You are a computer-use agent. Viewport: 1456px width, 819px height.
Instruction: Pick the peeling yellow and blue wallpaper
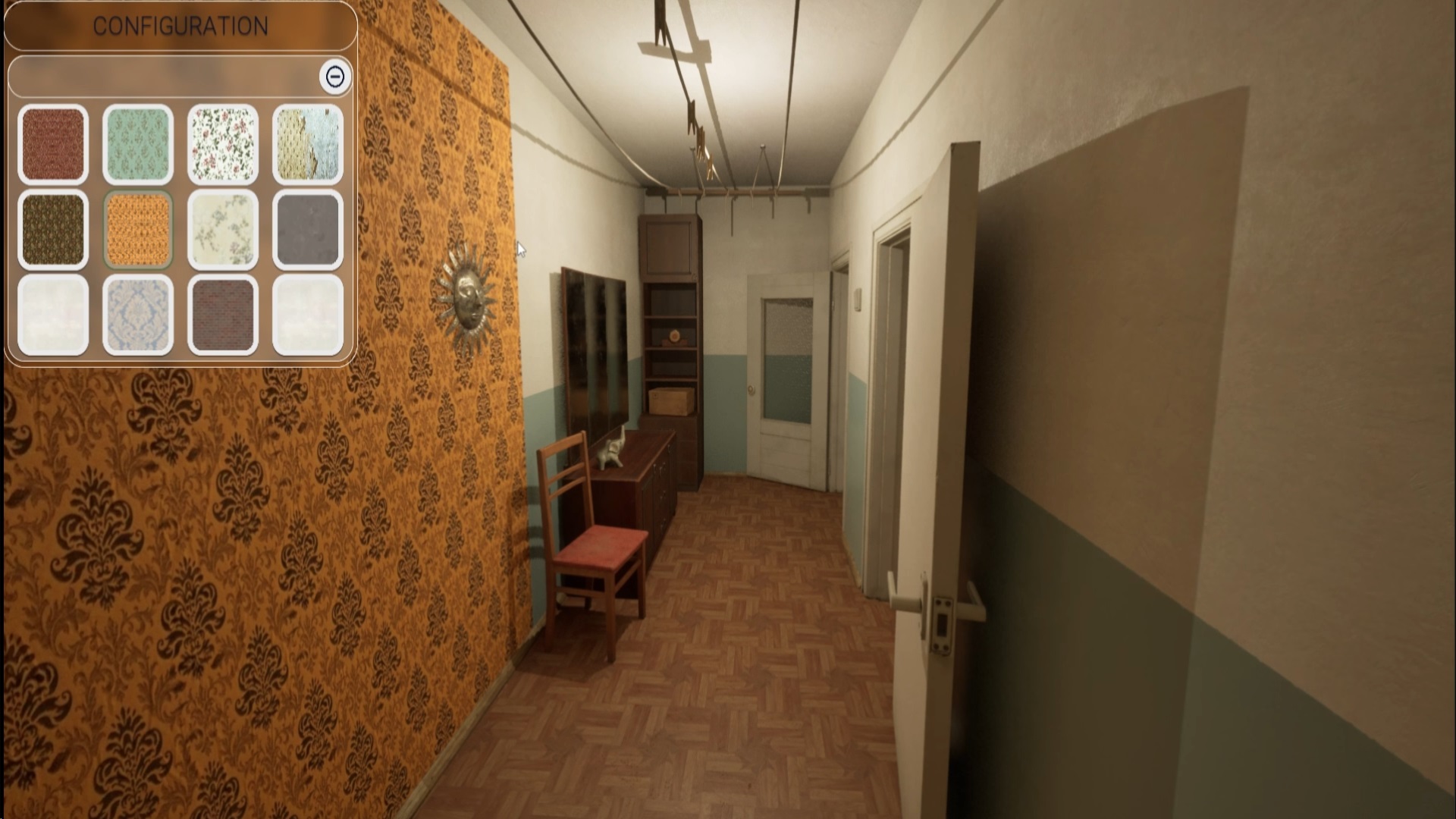[x=308, y=144]
